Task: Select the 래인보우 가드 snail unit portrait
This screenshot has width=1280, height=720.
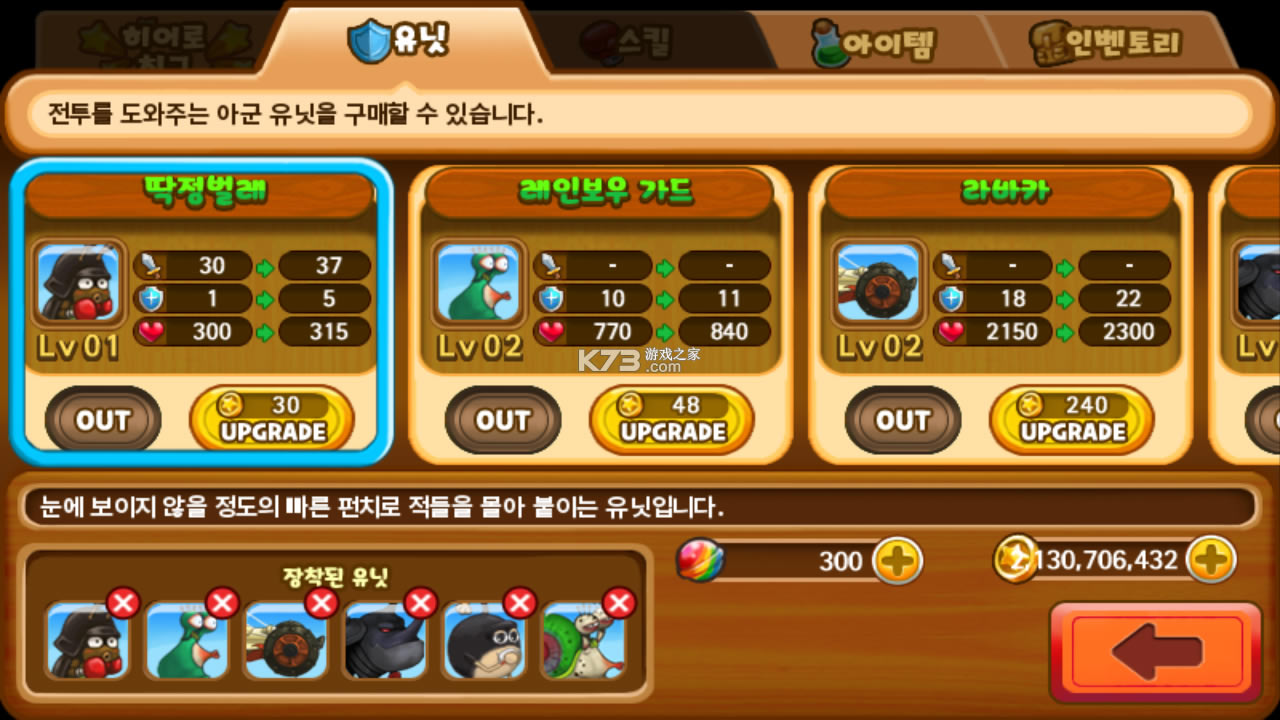Action: (478, 283)
